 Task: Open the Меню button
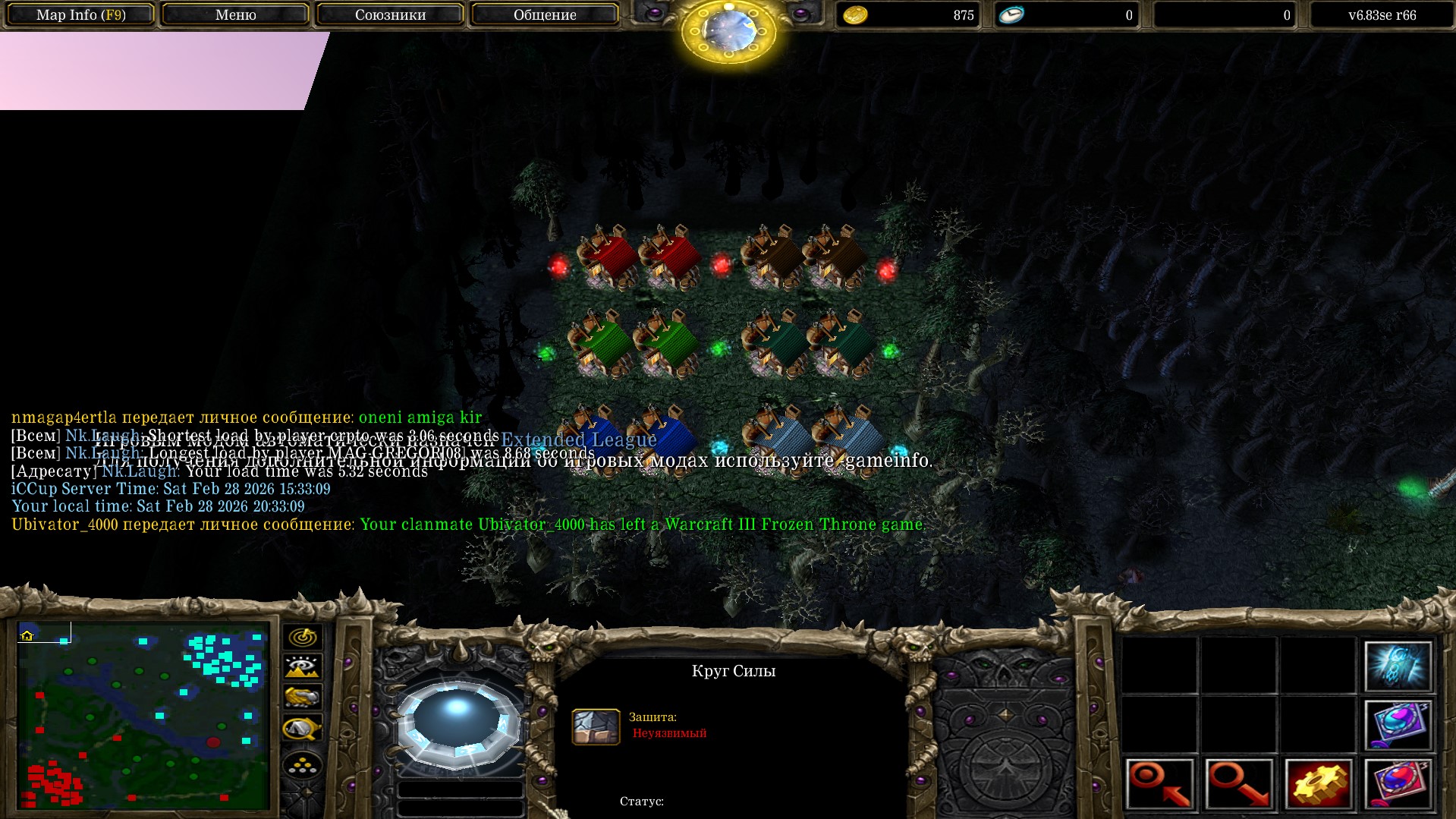point(235,15)
